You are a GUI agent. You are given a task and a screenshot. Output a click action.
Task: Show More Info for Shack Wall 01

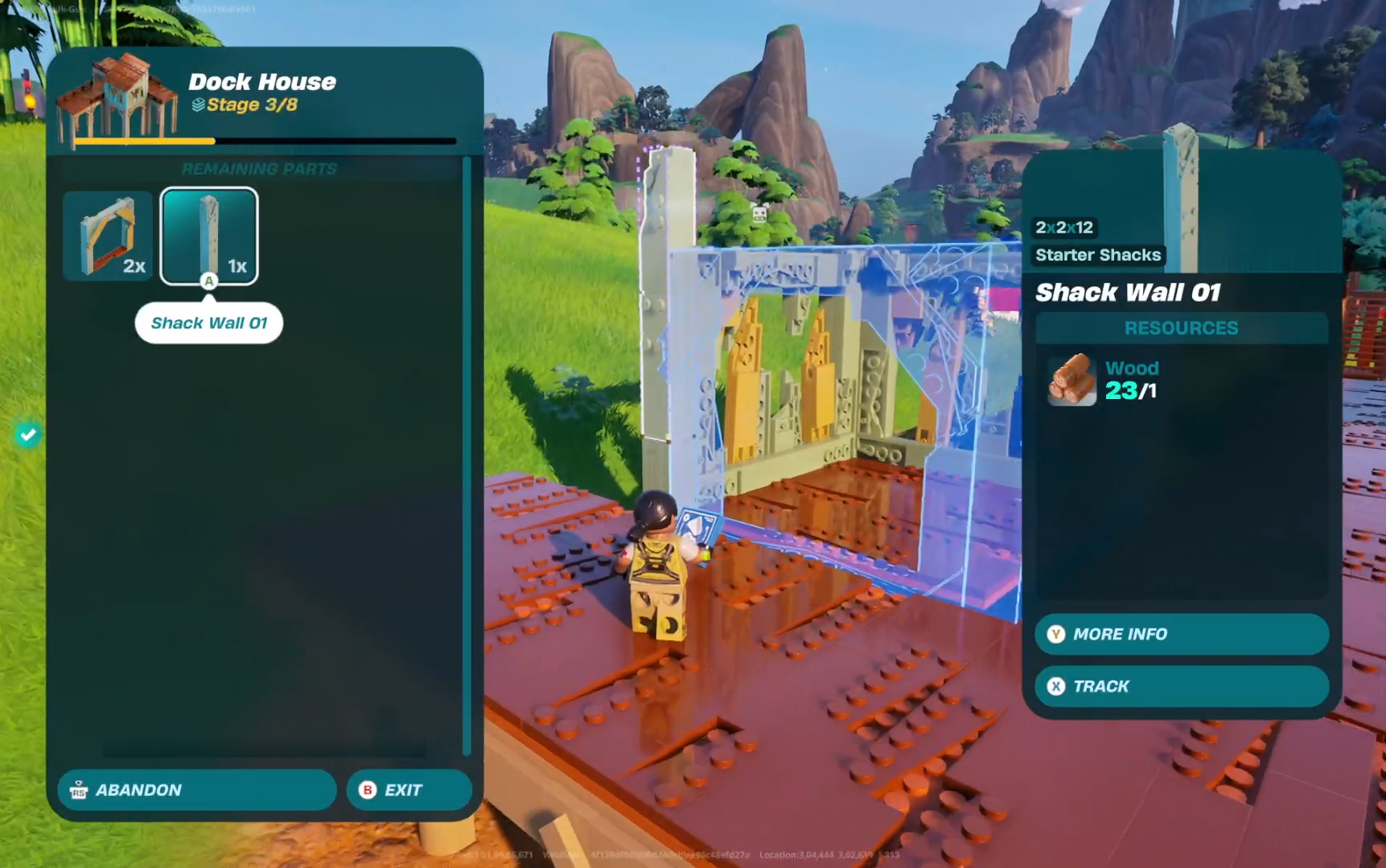1181,634
